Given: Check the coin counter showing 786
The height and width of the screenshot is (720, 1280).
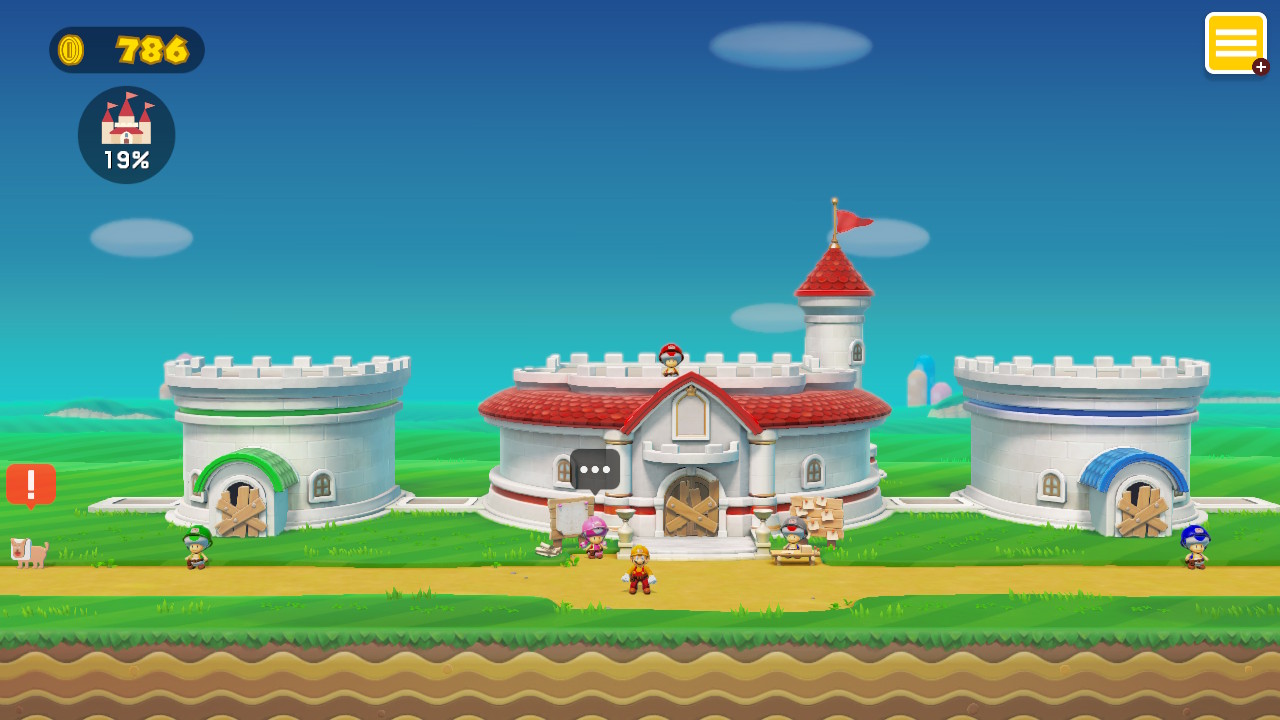Looking at the screenshot, I should 126,50.
